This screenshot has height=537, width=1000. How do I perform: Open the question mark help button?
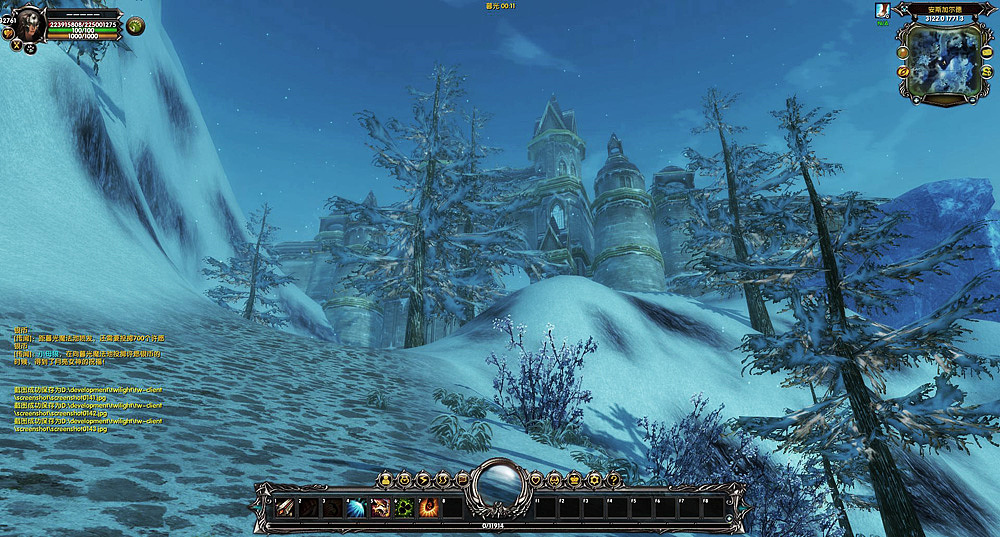coord(612,480)
